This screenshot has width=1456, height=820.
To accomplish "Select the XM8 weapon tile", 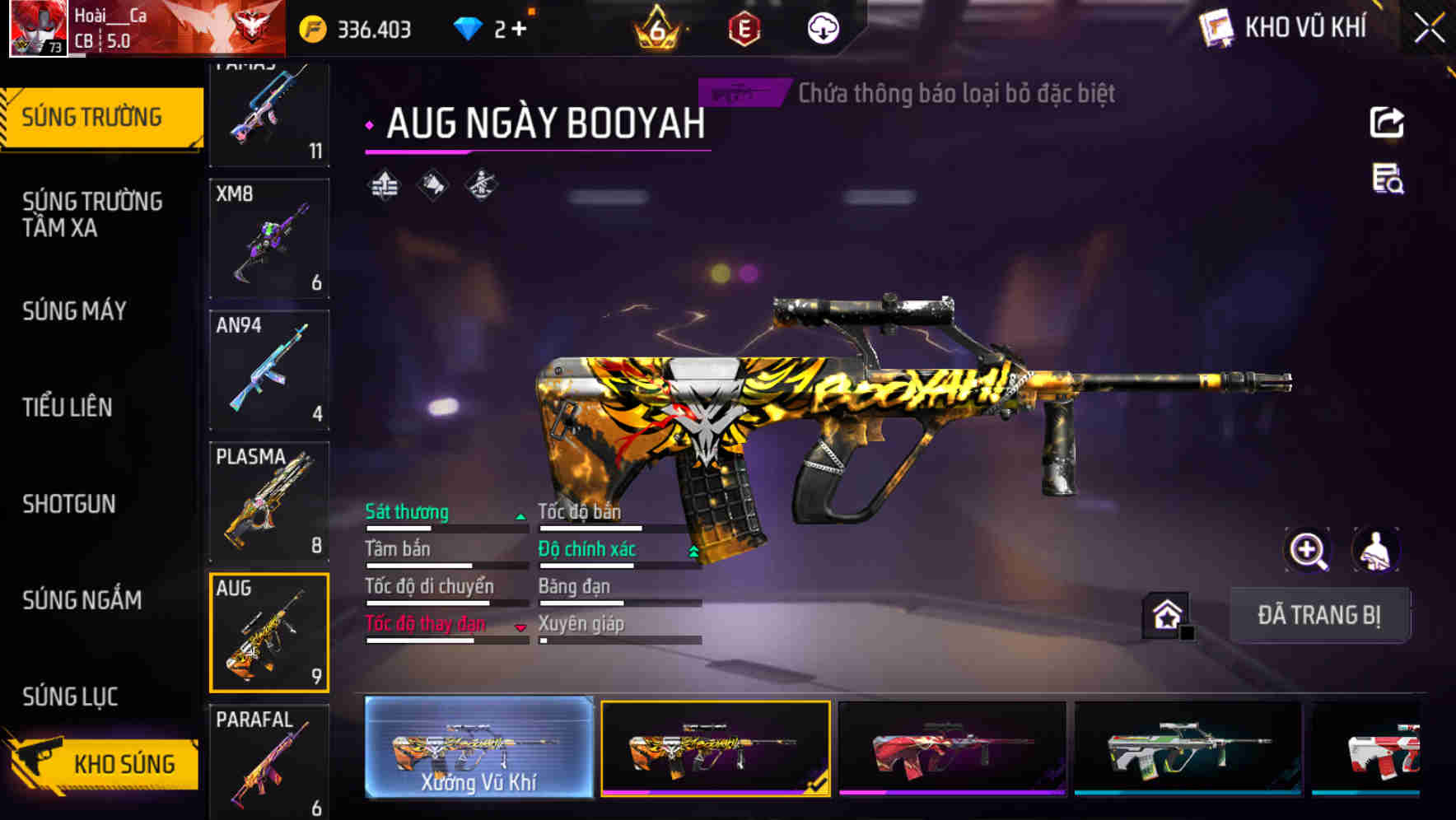I will click(269, 239).
